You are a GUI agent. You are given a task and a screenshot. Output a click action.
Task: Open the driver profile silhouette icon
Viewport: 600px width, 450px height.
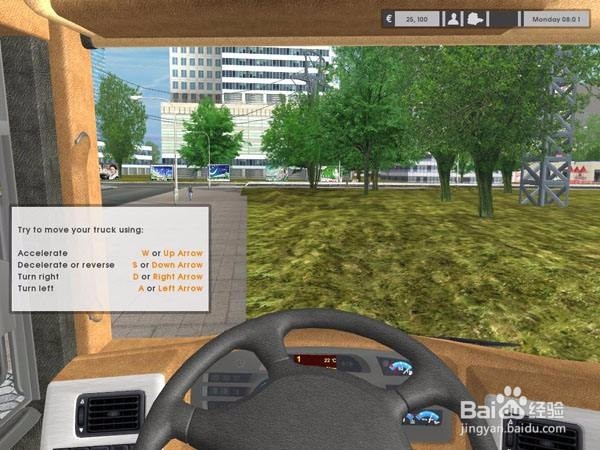click(454, 18)
